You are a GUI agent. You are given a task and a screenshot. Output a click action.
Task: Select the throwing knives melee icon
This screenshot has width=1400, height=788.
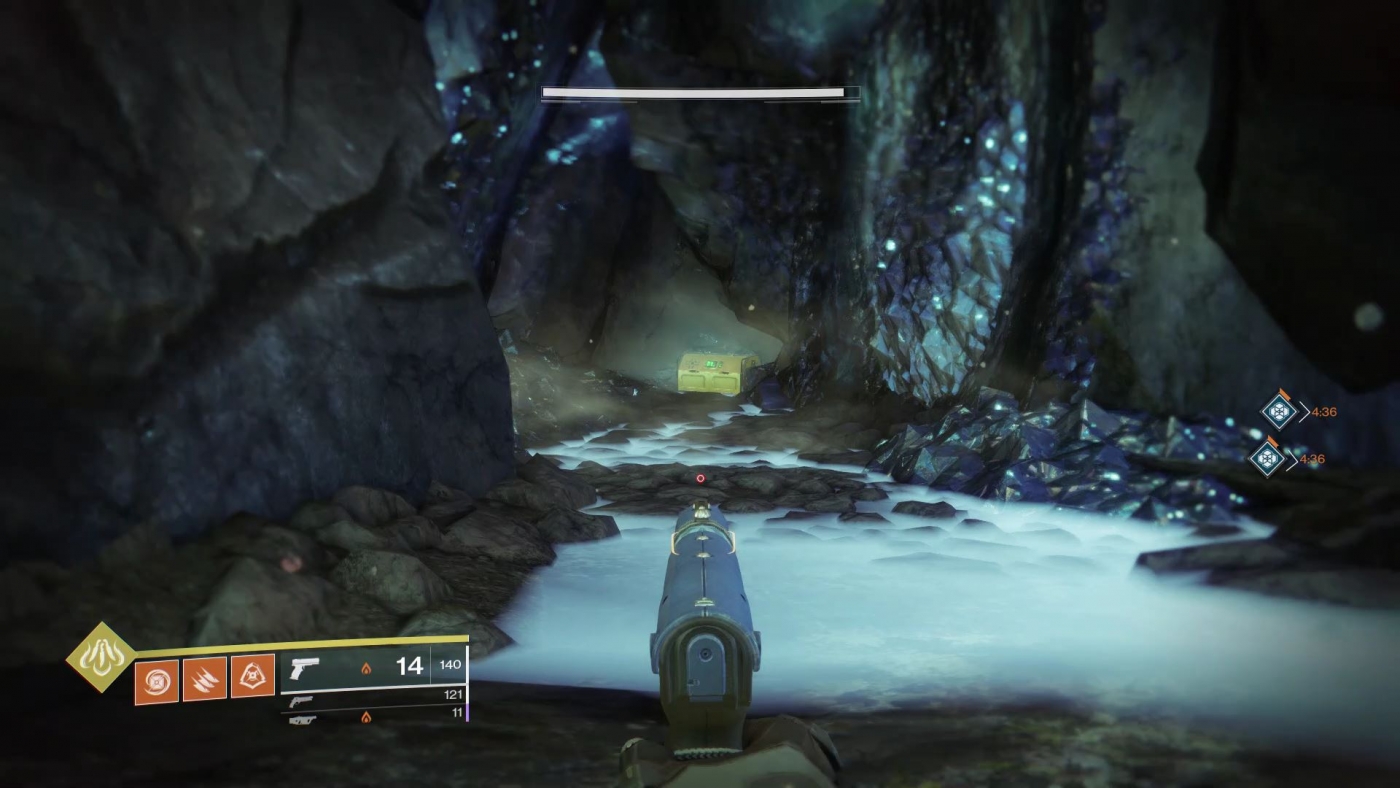[x=205, y=677]
